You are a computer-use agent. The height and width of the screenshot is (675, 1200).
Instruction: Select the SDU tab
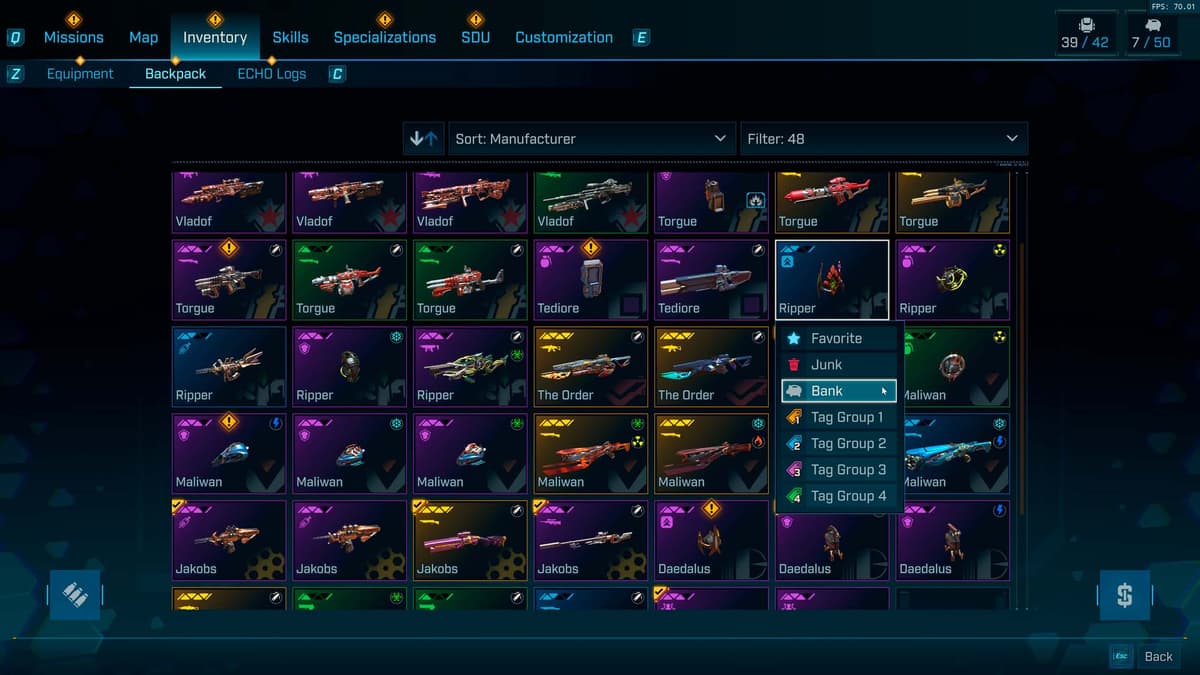[x=475, y=37]
